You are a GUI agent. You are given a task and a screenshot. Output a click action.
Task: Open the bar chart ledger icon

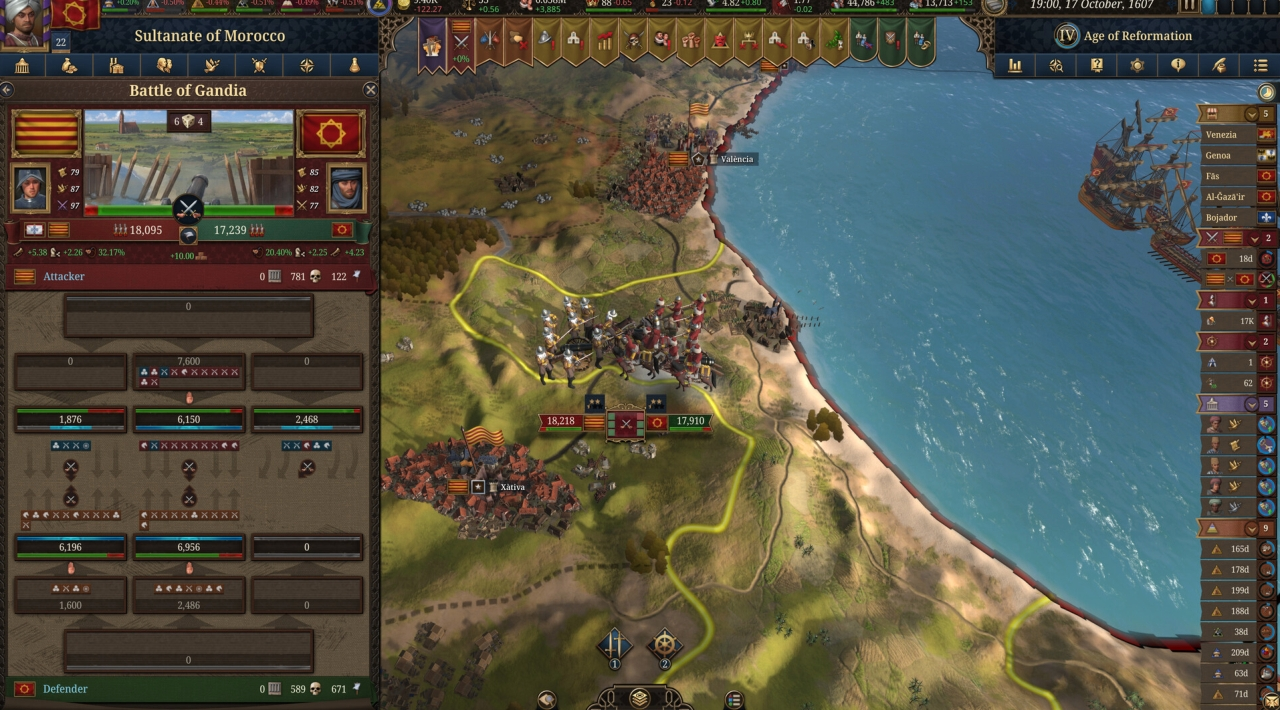(1015, 66)
